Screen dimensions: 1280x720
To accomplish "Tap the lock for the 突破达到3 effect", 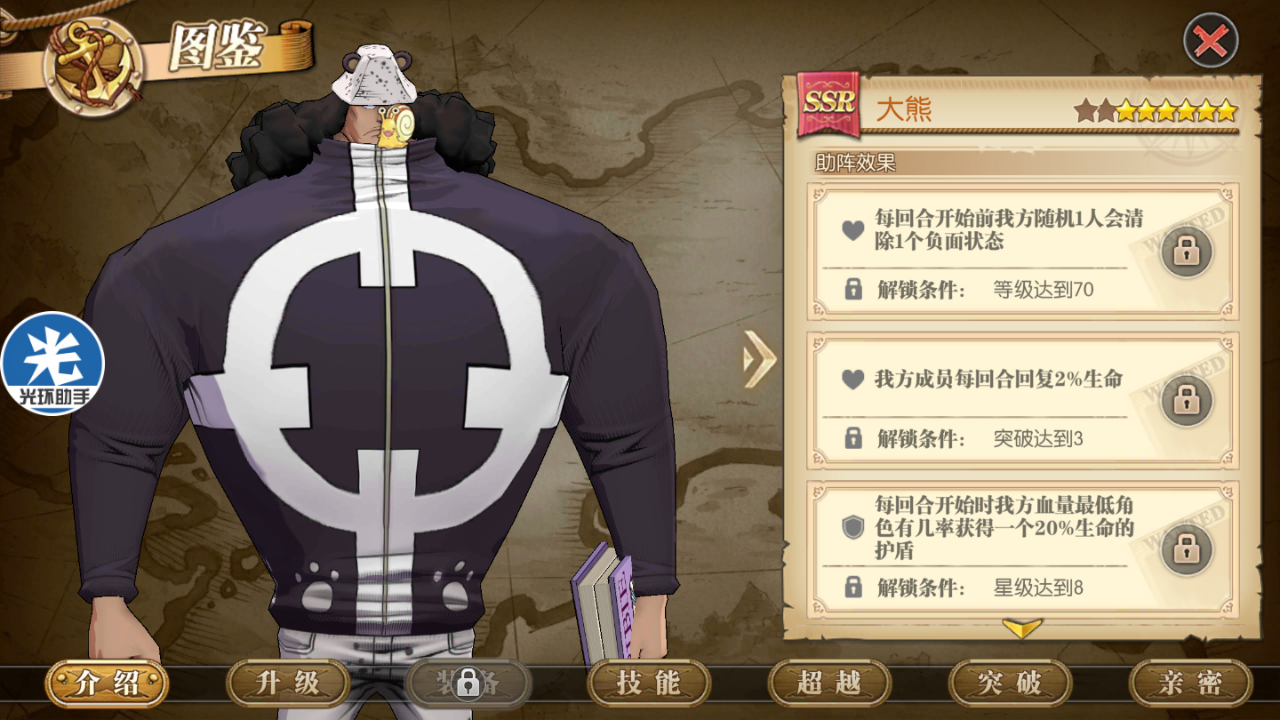I will coord(1186,400).
